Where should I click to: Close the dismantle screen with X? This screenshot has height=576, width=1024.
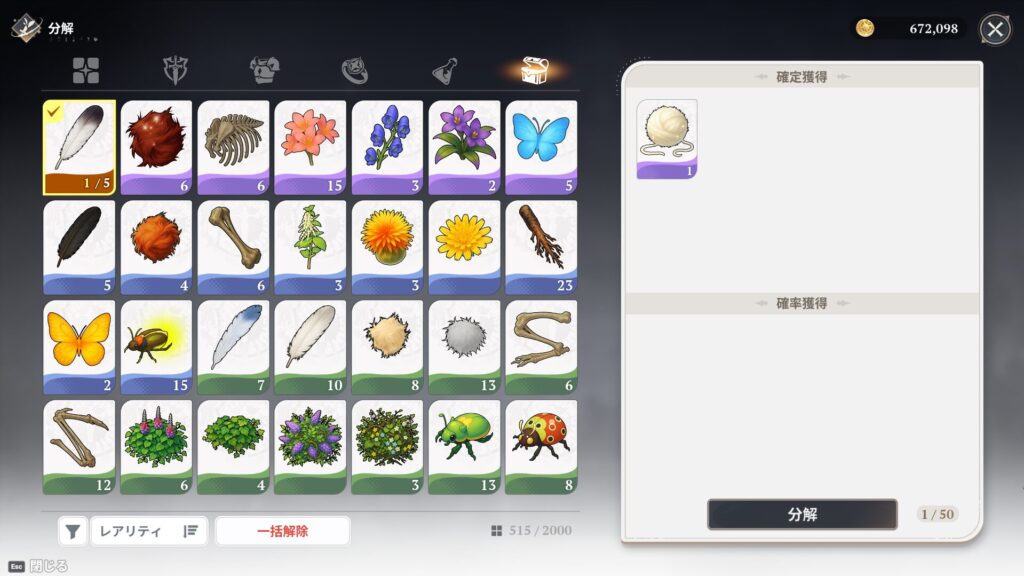point(994,29)
